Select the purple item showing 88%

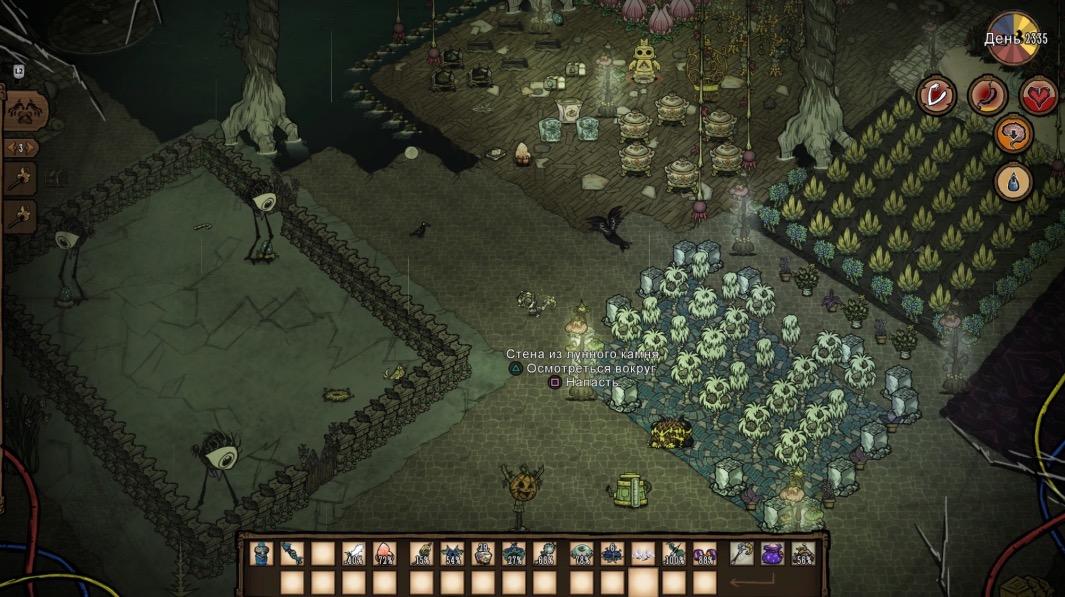[x=706, y=553]
